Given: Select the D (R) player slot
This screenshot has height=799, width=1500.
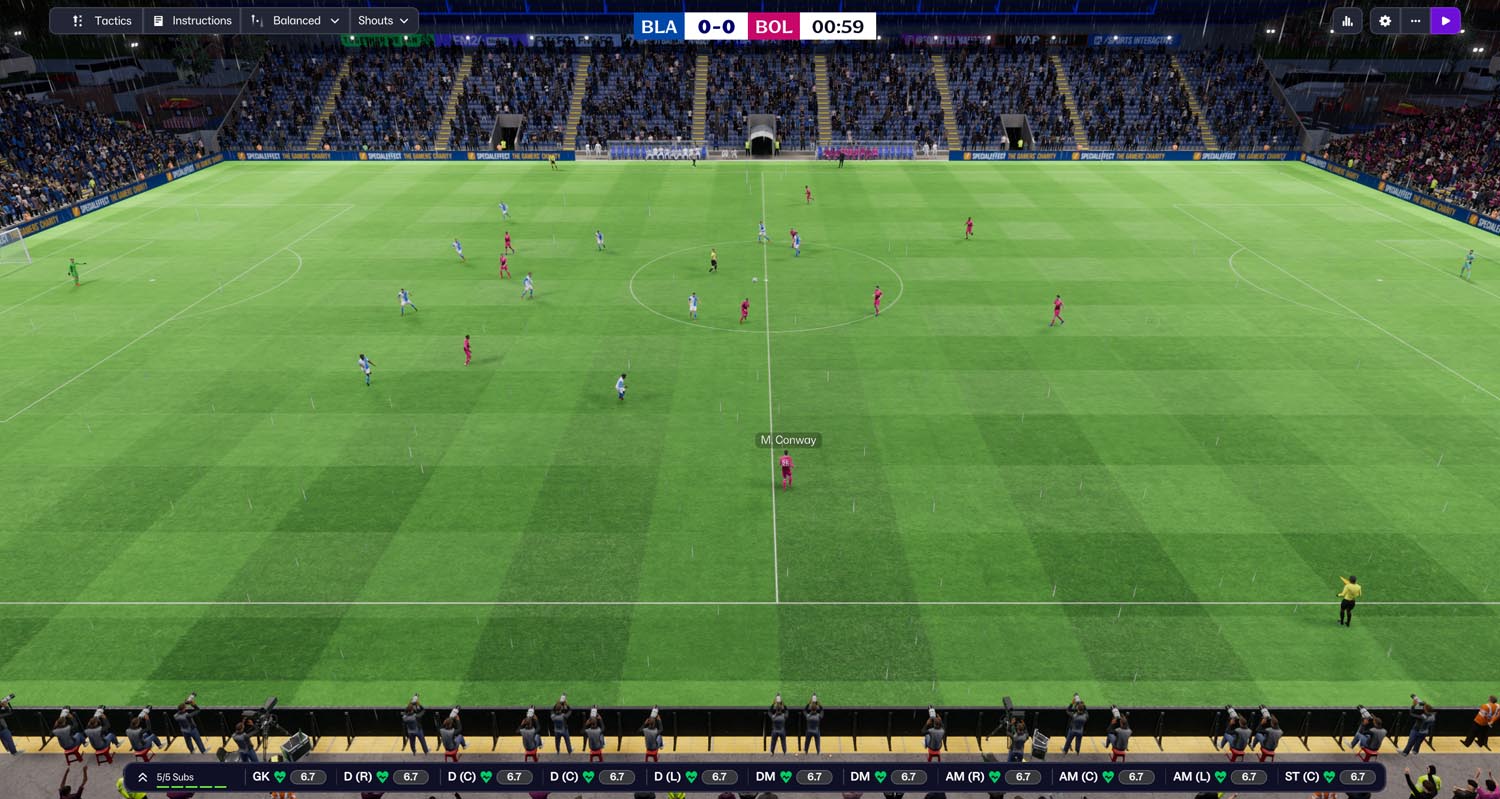Looking at the screenshot, I should 384,777.
